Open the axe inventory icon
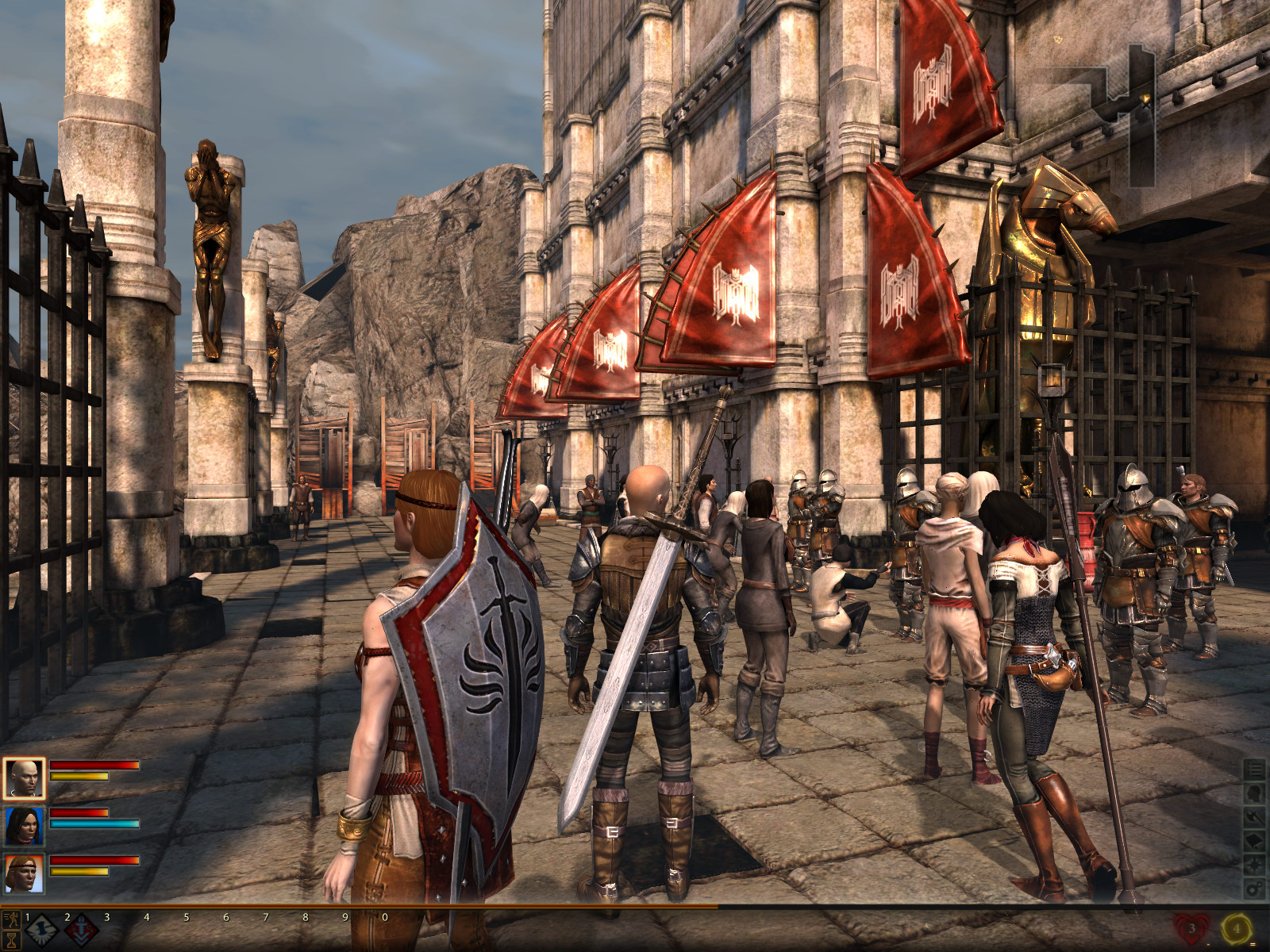This screenshot has width=1270, height=952. tap(1254, 817)
